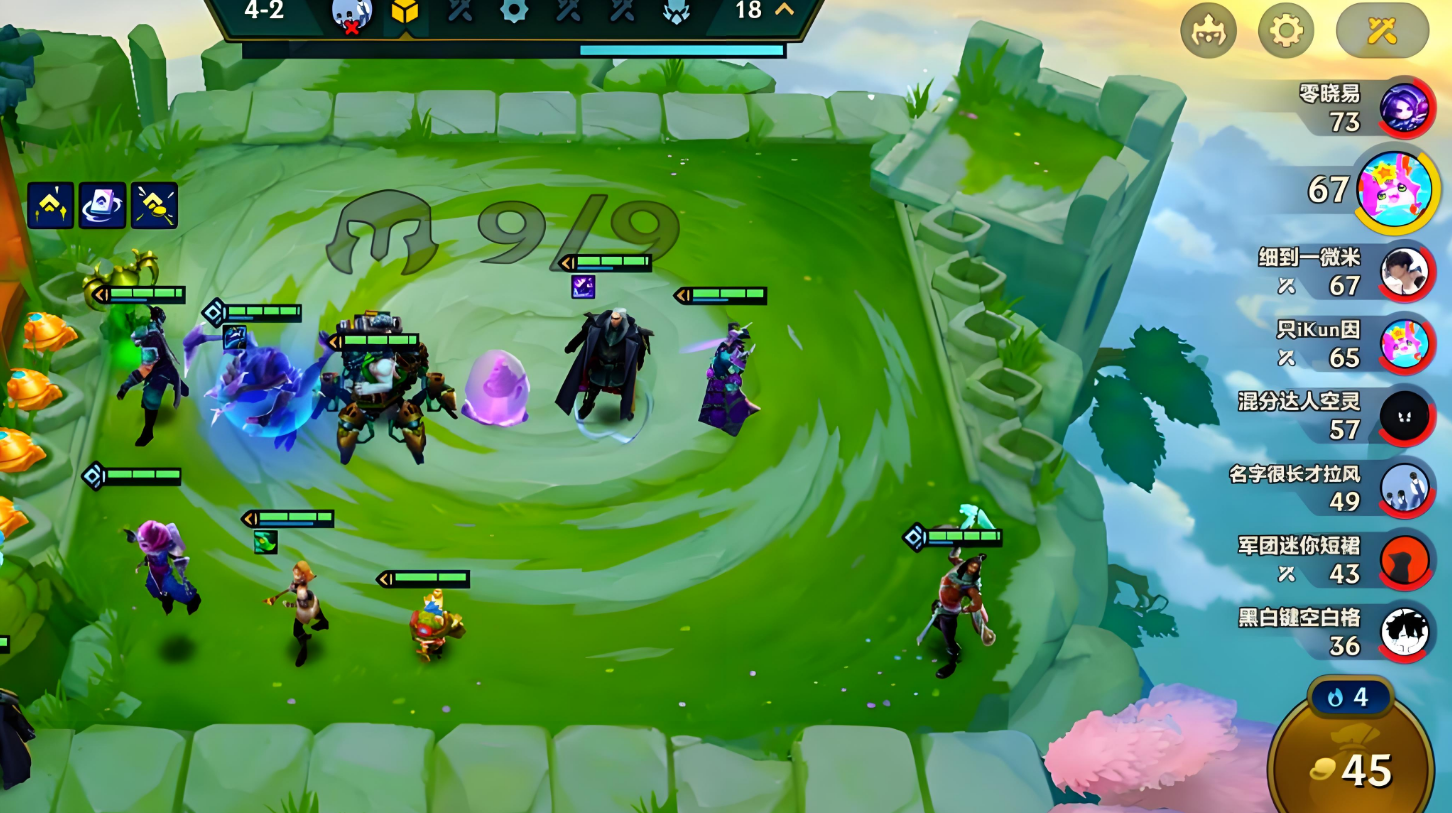View the yellow chevron and coins augment
The height and width of the screenshot is (813, 1452).
click(154, 205)
